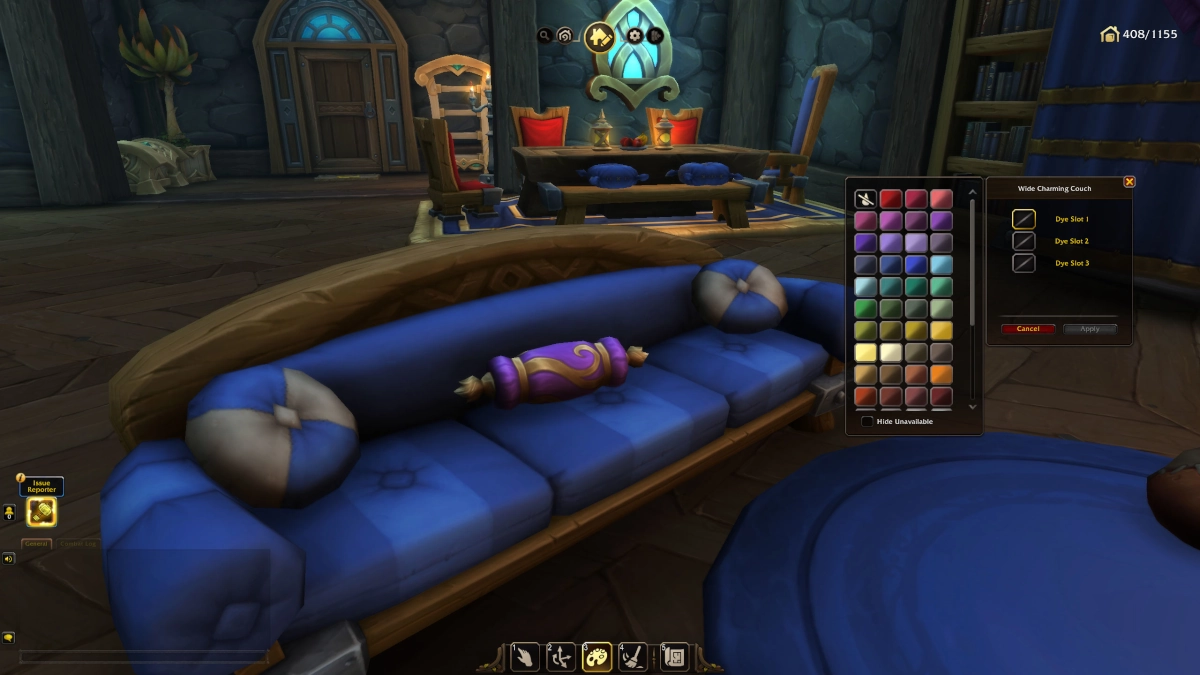Screen dimensions: 1200x675
Task: Select the pale cream dye swatch
Action: click(891, 353)
